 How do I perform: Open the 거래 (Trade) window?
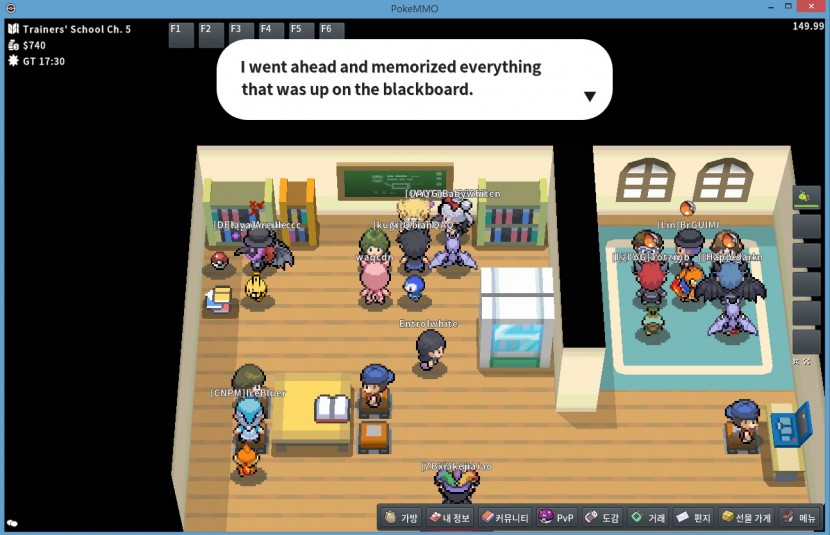coord(647,518)
